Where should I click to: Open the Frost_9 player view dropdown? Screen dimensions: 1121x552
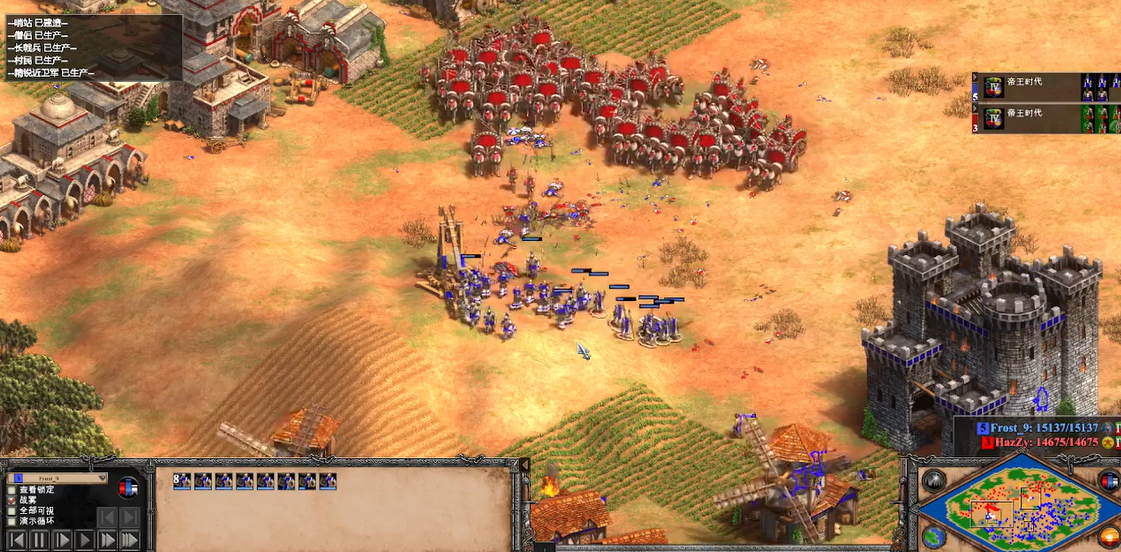click(x=57, y=478)
